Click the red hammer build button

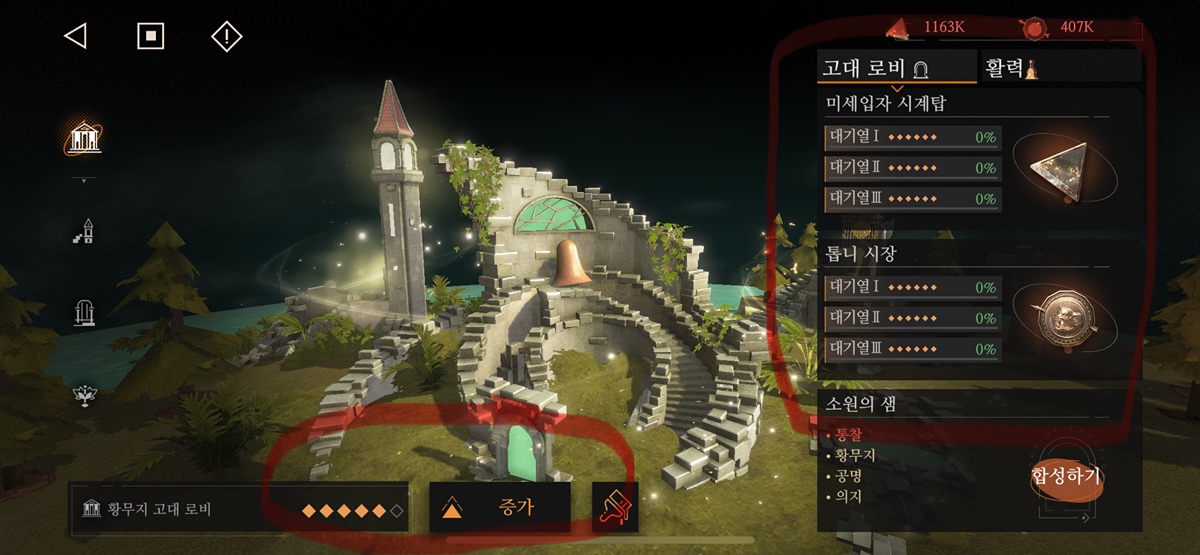click(614, 507)
